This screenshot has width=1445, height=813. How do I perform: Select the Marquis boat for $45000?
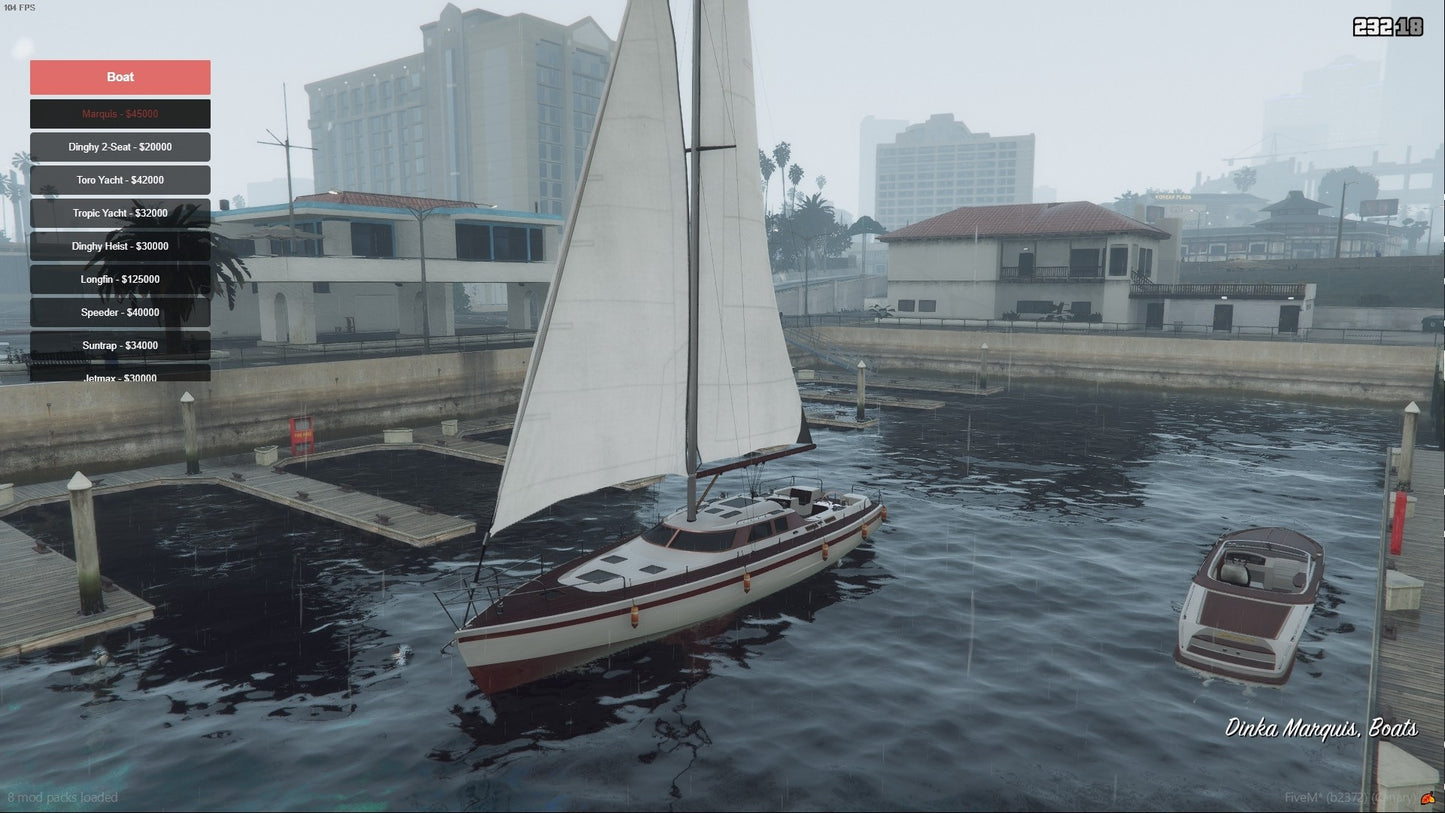pos(120,114)
